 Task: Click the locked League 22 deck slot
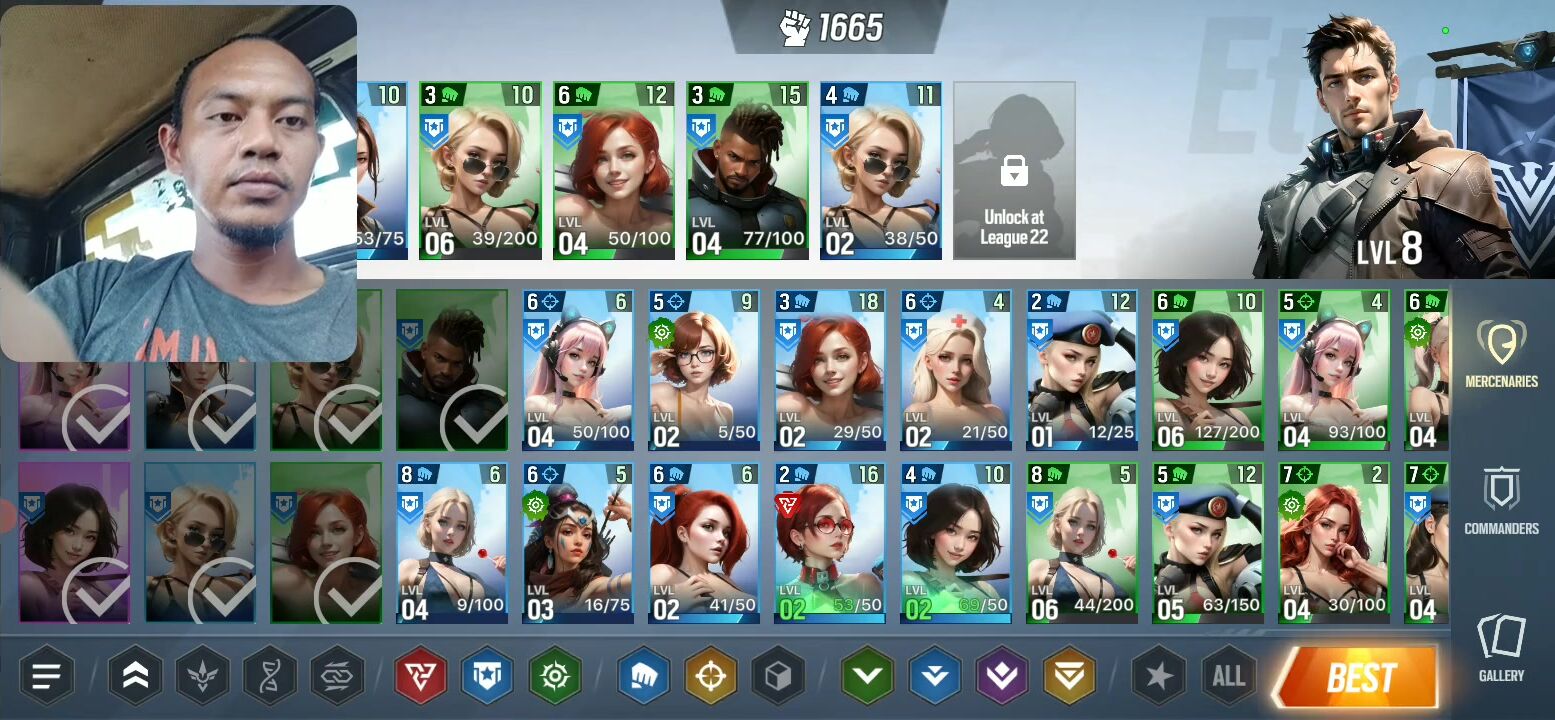click(1014, 171)
